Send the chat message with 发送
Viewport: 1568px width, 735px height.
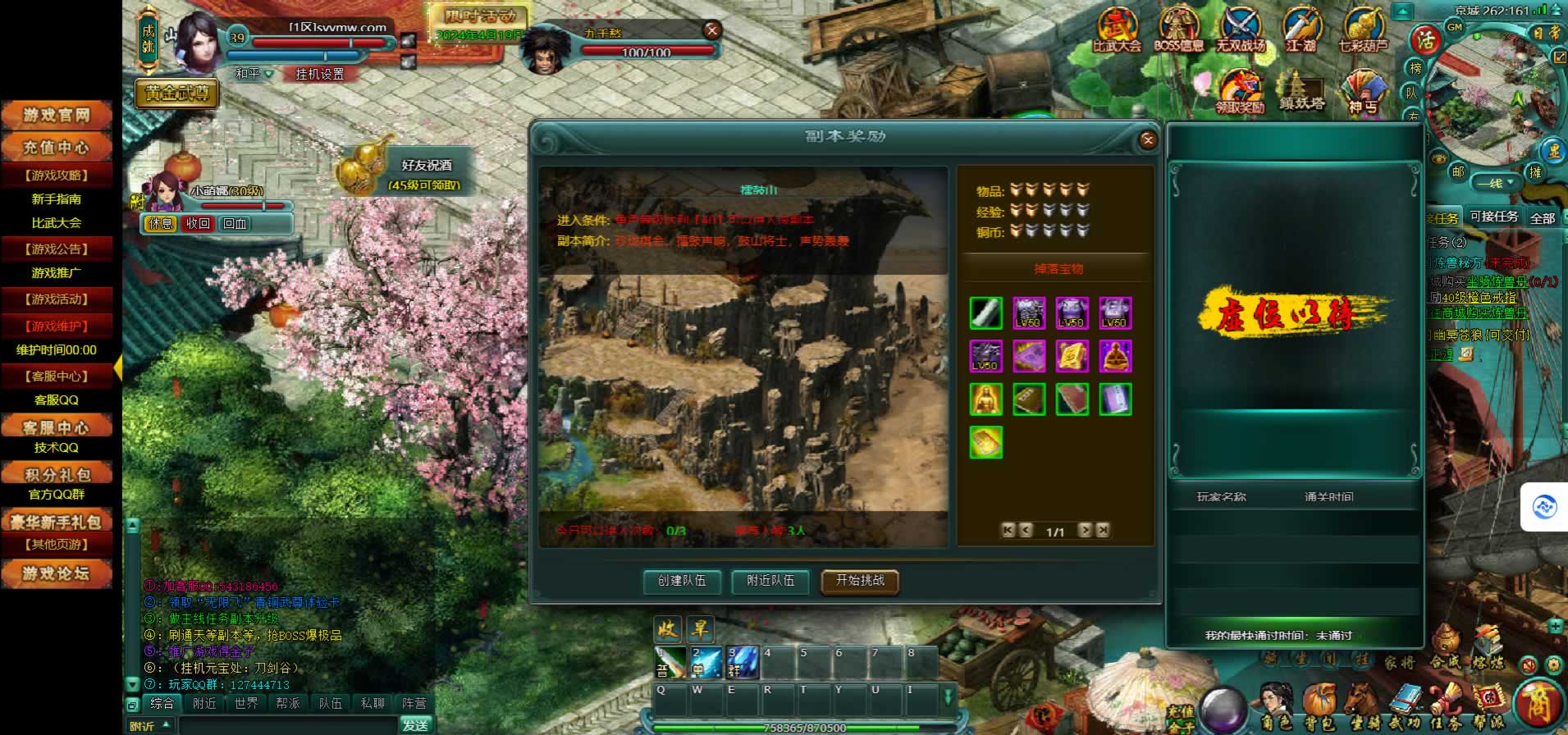tap(415, 725)
